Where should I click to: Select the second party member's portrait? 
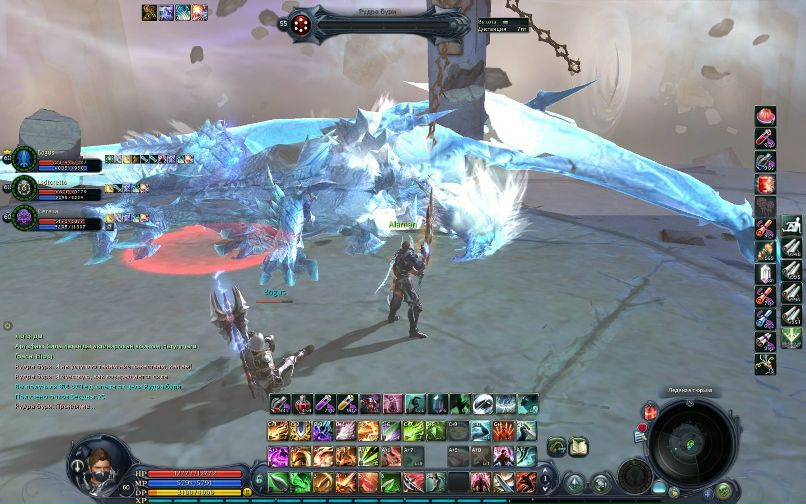[25, 187]
